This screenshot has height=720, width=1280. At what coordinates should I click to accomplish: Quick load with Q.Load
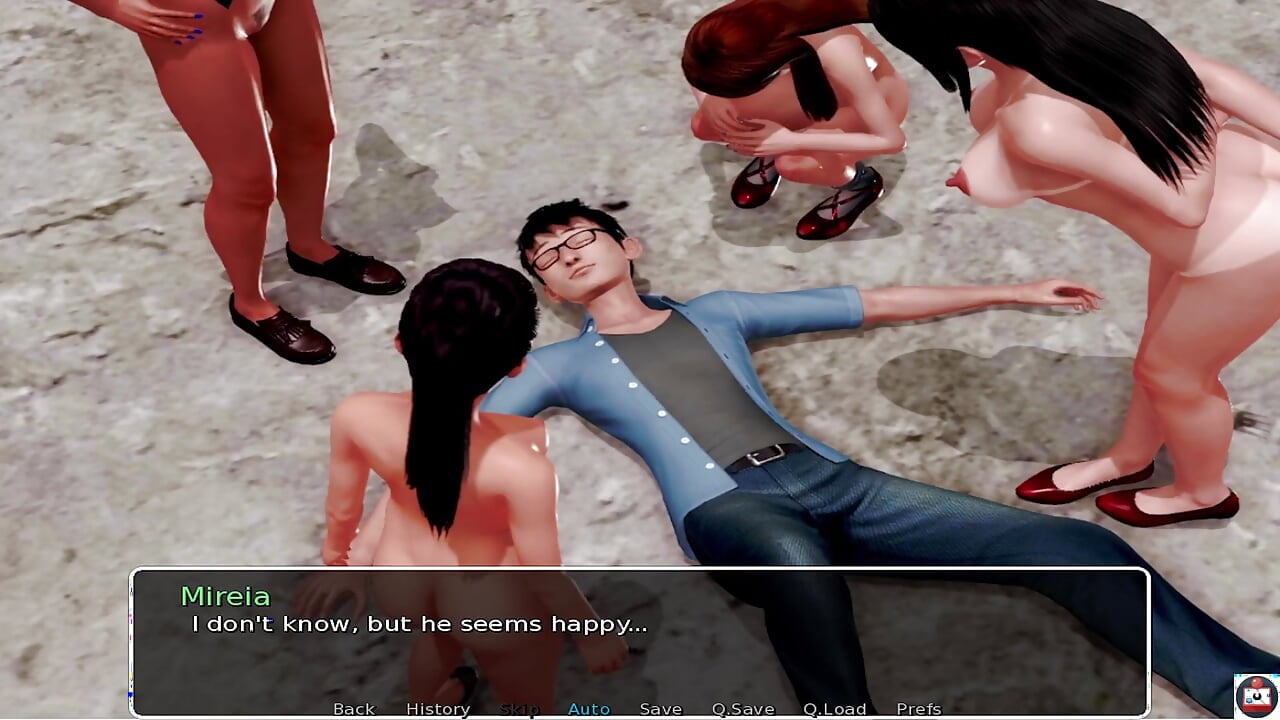pos(835,709)
